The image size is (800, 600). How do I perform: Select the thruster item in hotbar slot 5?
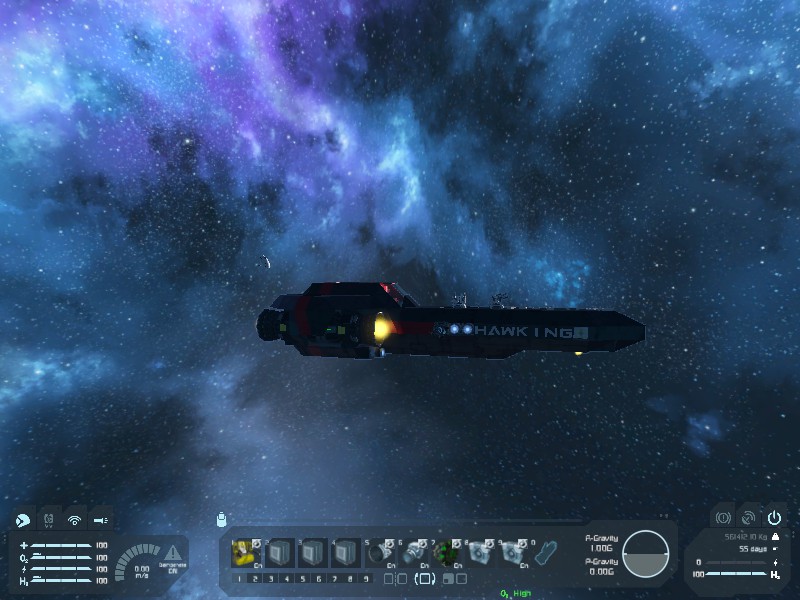click(379, 552)
